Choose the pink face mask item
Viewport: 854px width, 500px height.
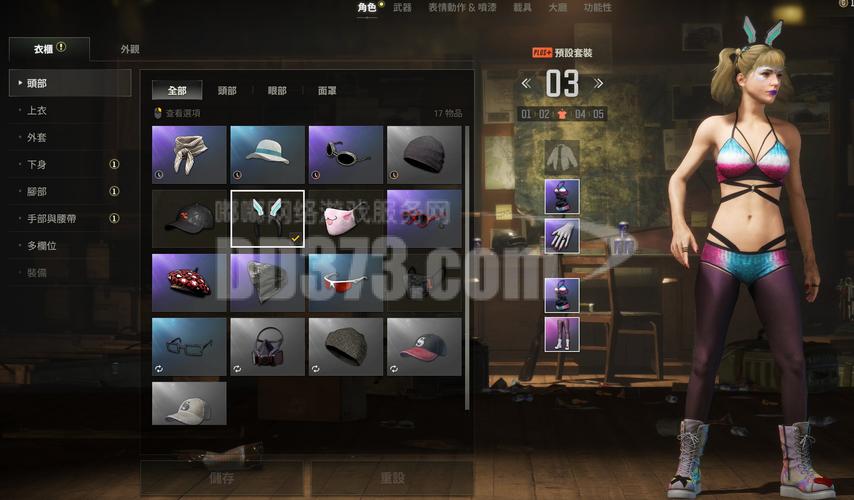[x=345, y=218]
